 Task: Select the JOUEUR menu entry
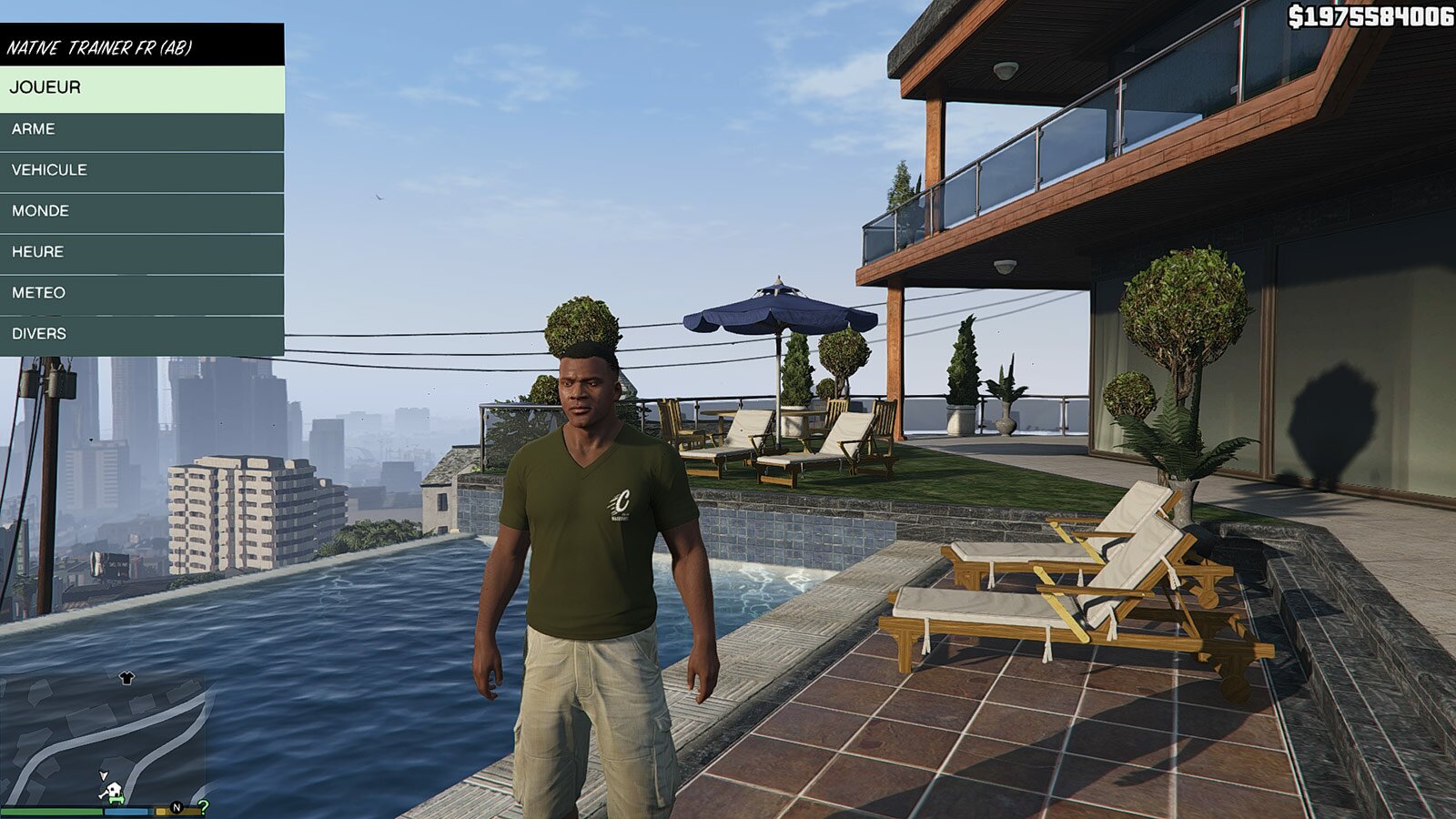[x=141, y=88]
